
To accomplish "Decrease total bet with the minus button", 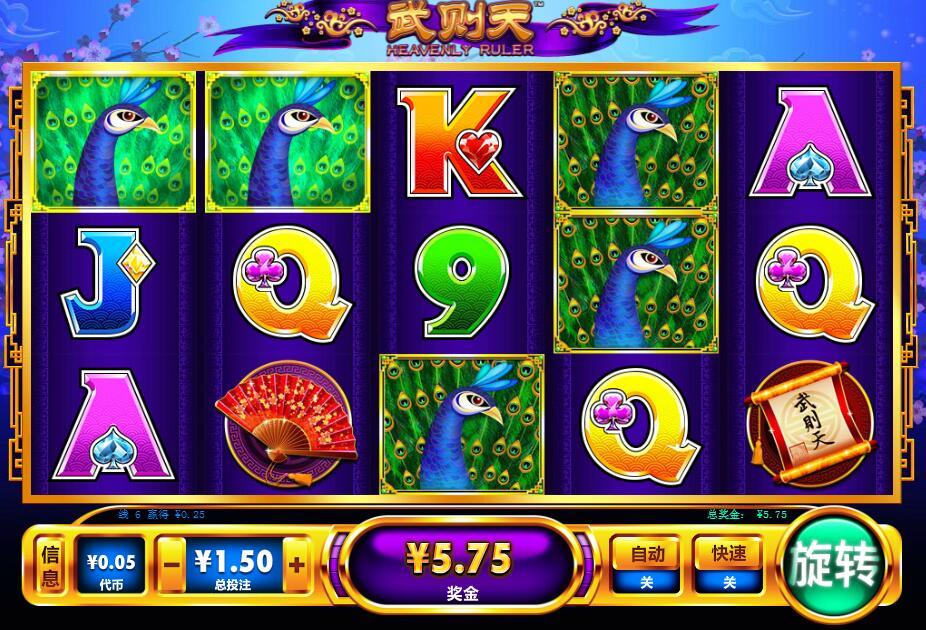I will click(171, 563).
